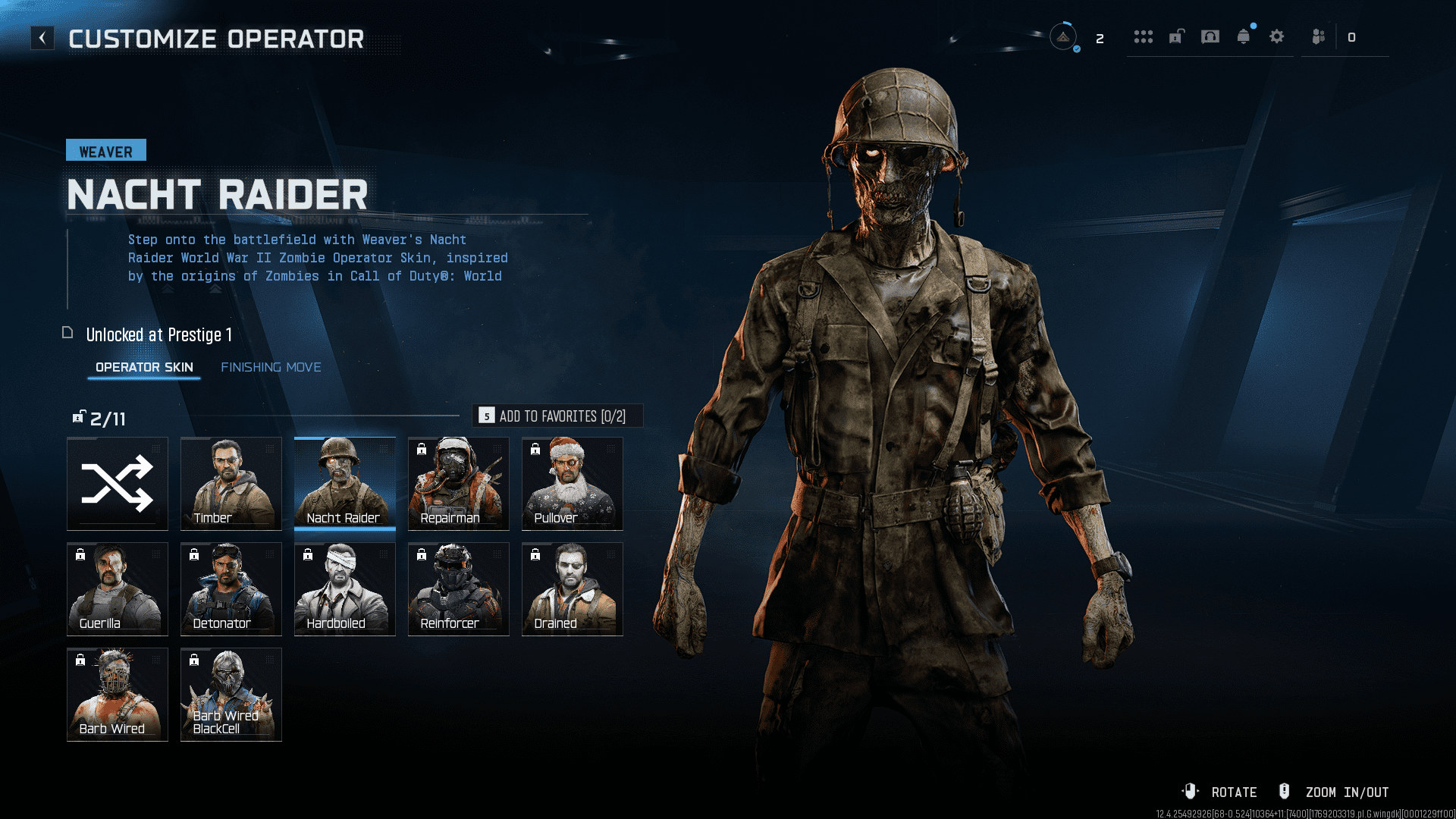The height and width of the screenshot is (819, 1456).
Task: Go back using the arrow button
Action: 42,38
